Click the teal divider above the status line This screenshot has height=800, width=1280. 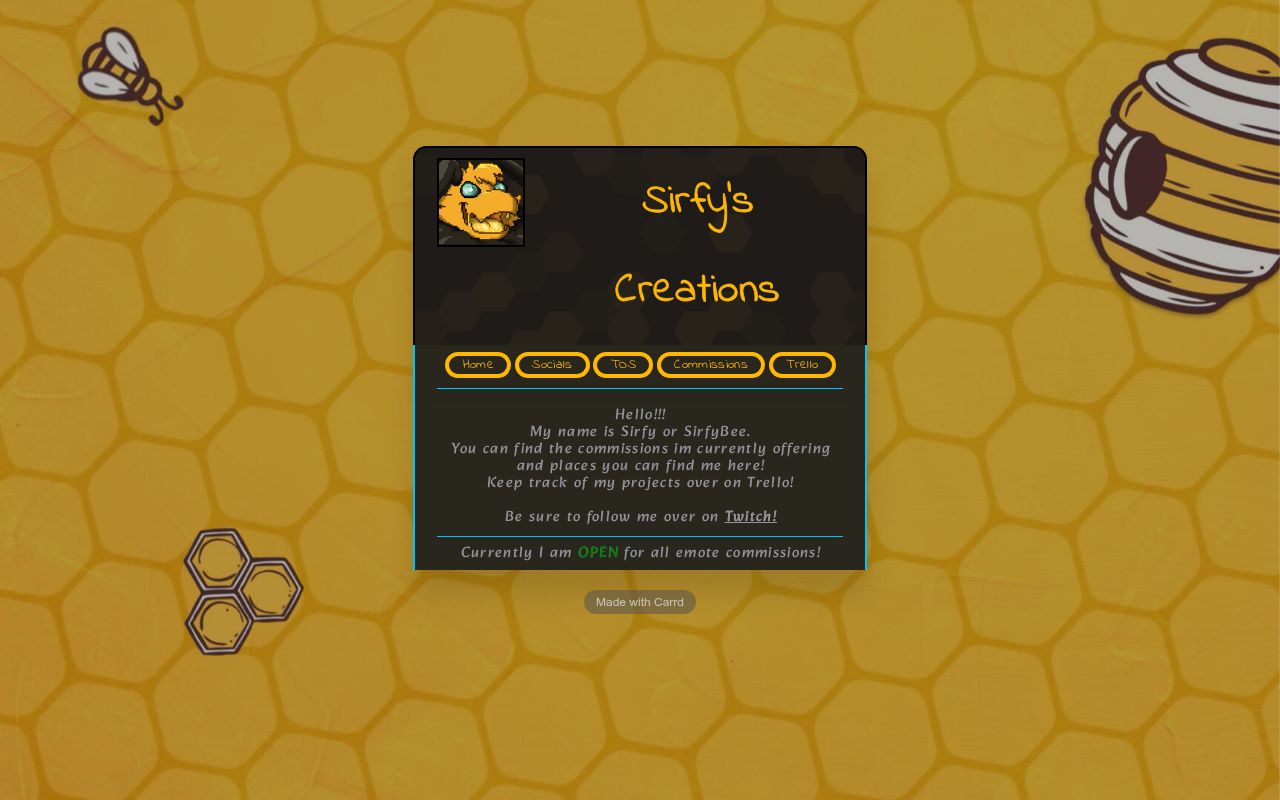pos(640,534)
